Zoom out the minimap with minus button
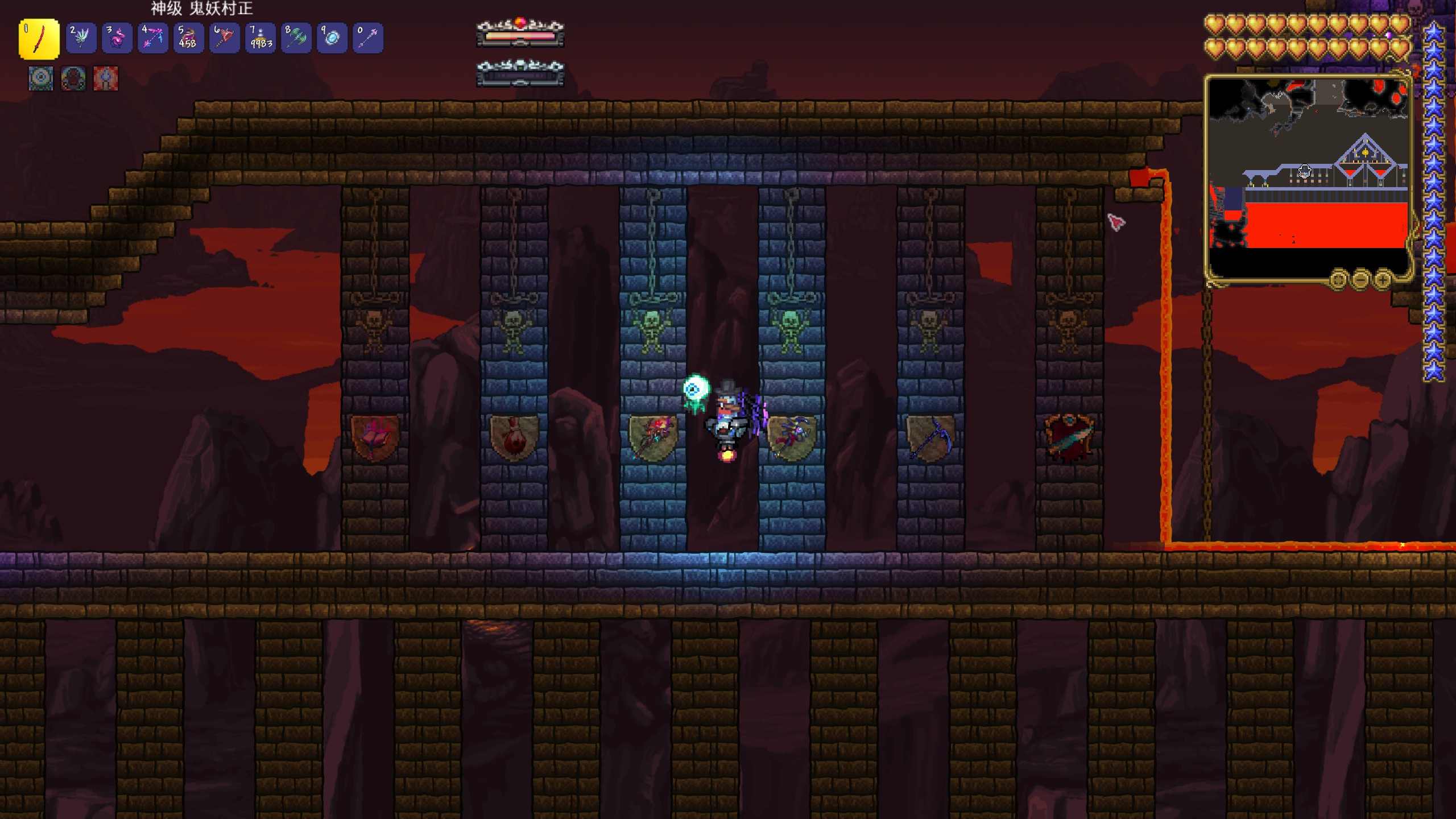The width and height of the screenshot is (1456, 819). [x=1360, y=280]
